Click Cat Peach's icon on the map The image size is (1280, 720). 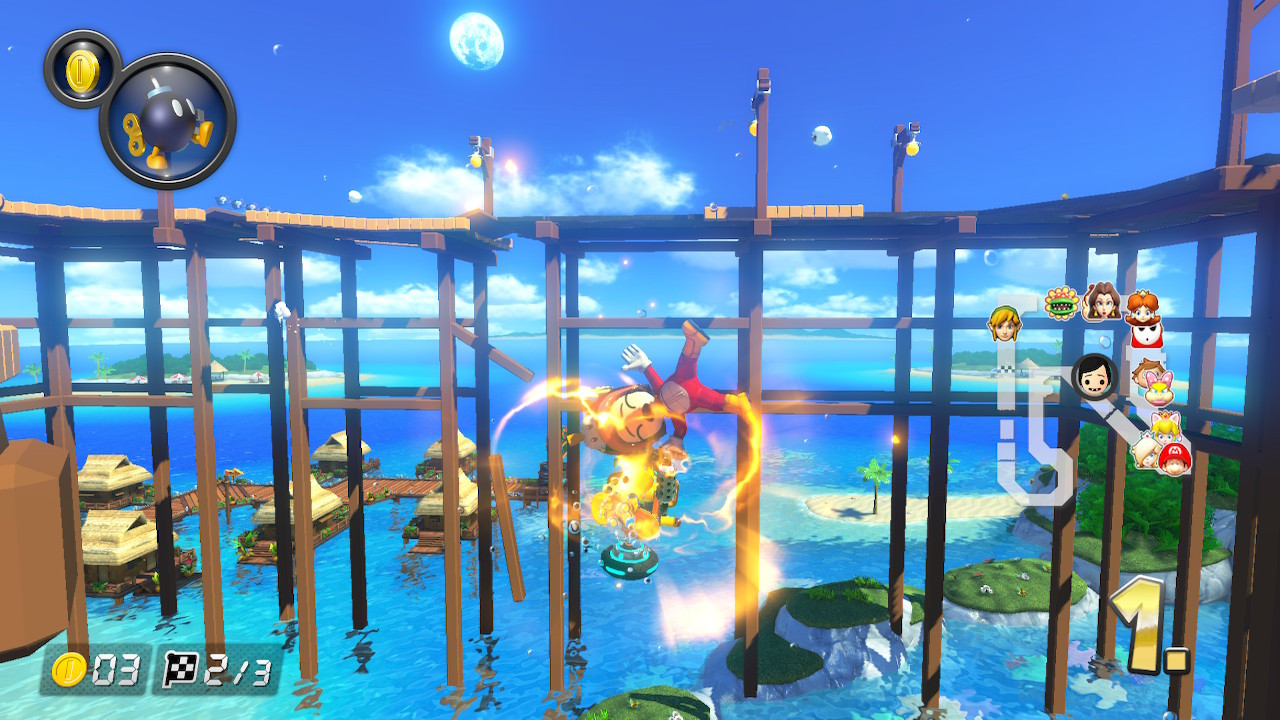(1163, 427)
